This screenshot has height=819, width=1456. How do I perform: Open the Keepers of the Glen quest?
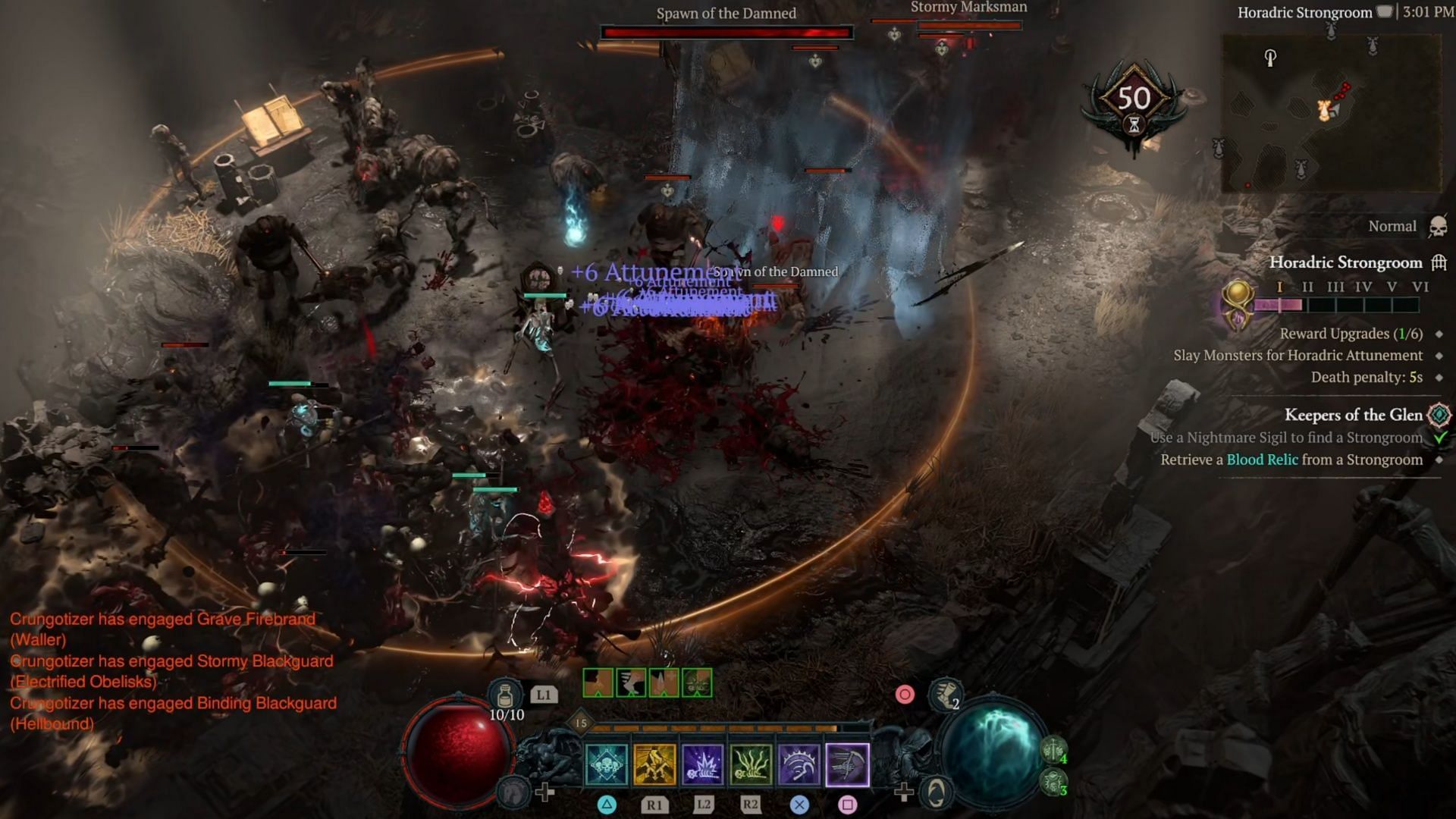click(x=1353, y=415)
